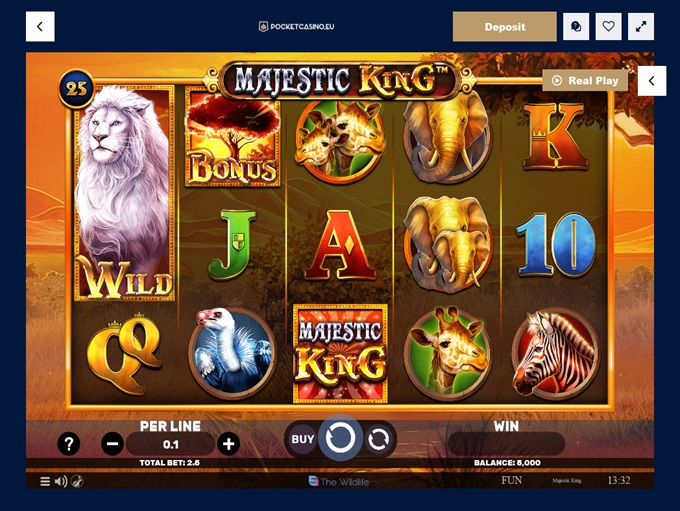Open the PocketCasino.eu logo link
Screen dimensions: 680x511
296,27
